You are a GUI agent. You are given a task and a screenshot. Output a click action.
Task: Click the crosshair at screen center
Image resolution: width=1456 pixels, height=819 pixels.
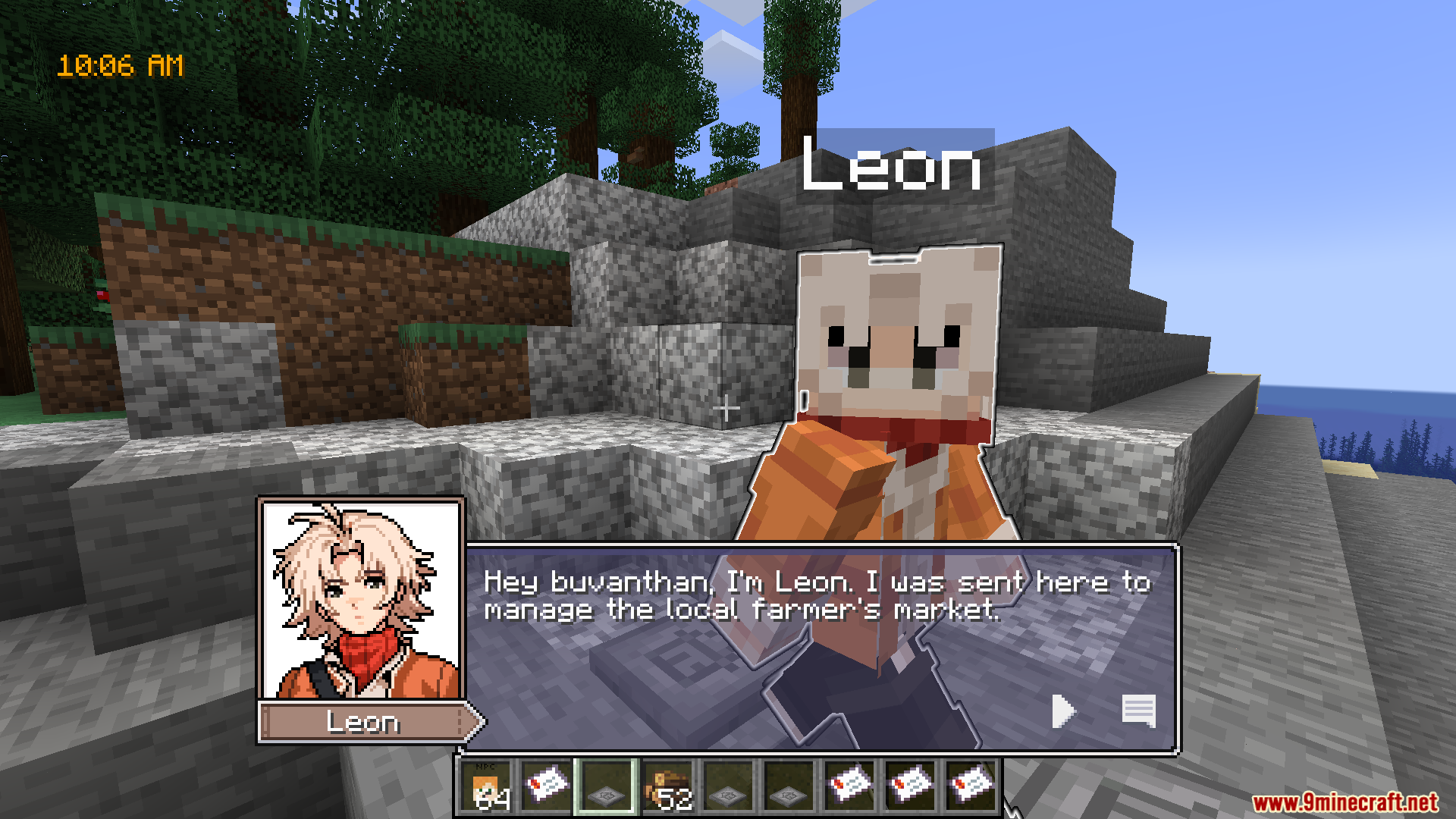(727, 408)
